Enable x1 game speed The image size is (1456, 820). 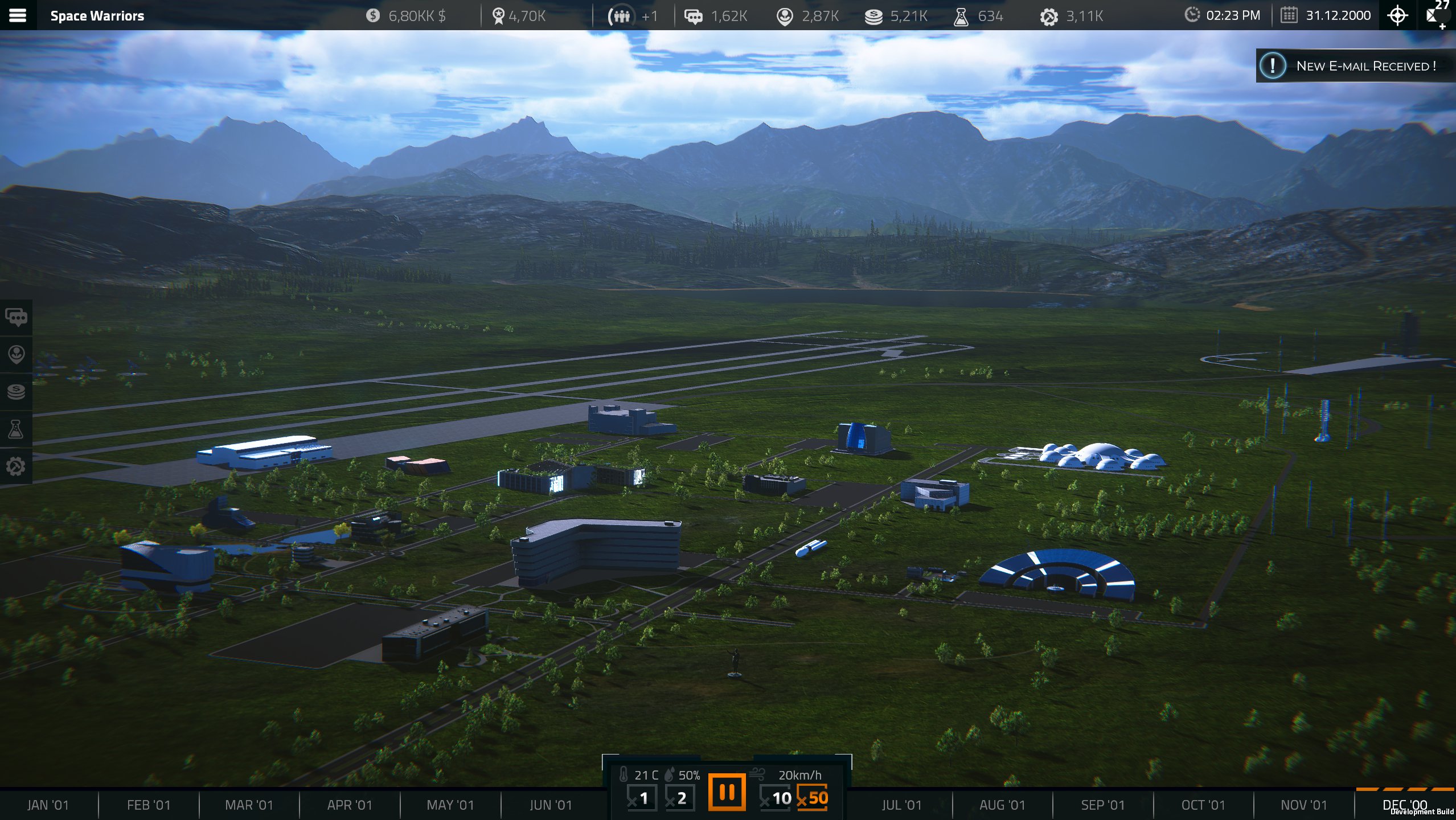pyautogui.click(x=642, y=797)
